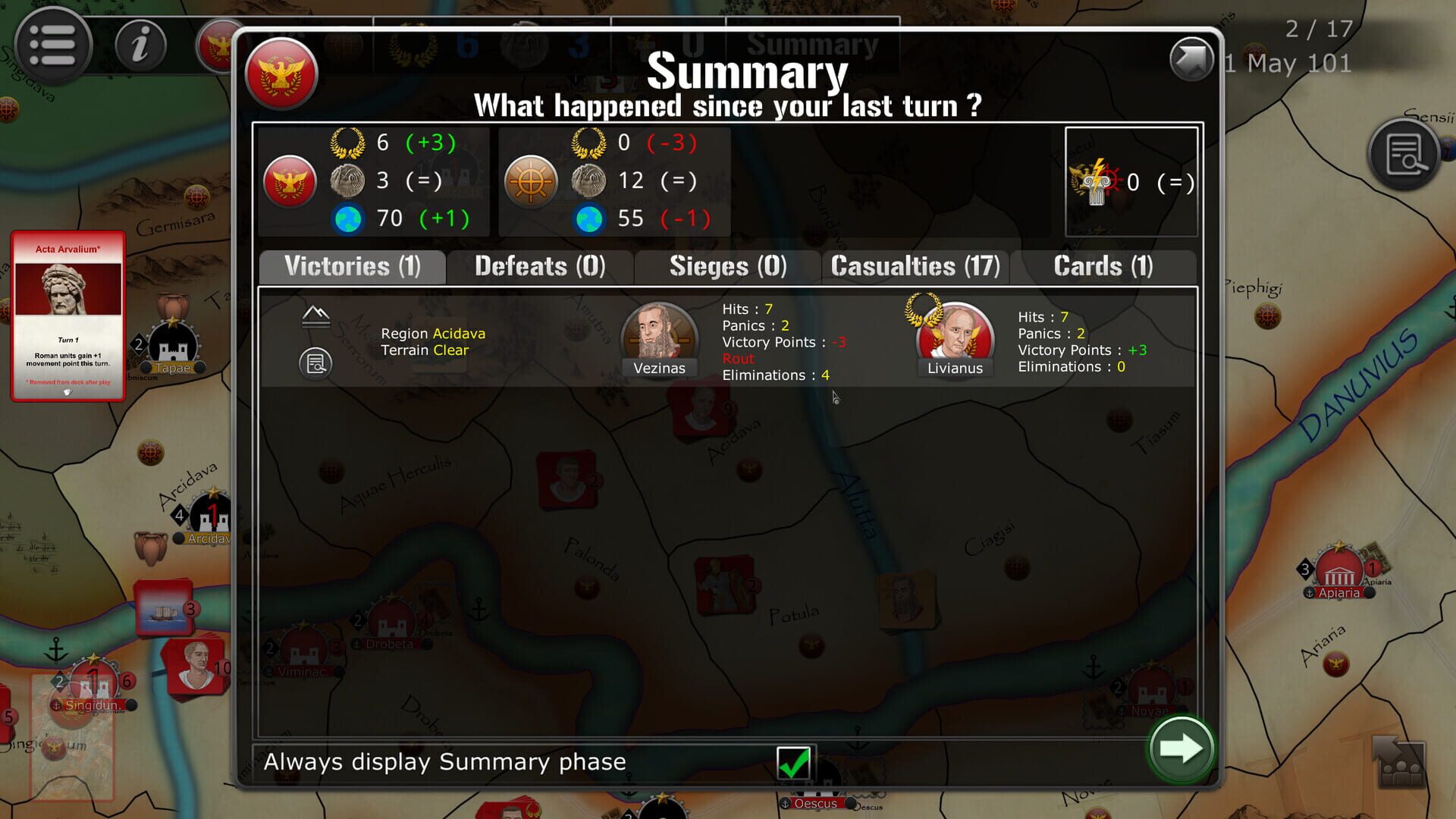View the Cards (1) tab
Viewport: 1456px width, 819px height.
pos(1102,267)
